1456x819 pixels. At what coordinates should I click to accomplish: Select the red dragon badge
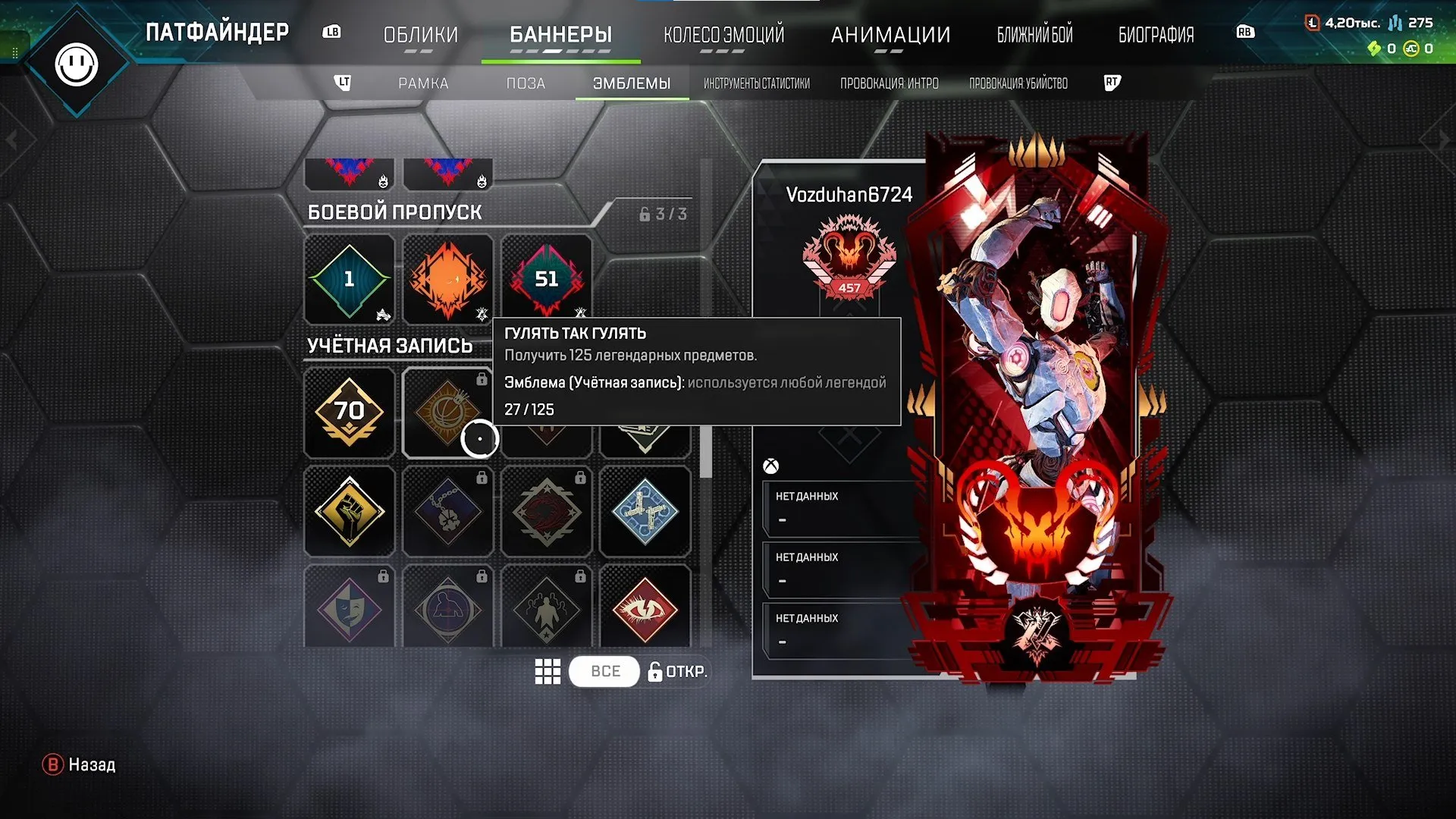click(x=547, y=512)
